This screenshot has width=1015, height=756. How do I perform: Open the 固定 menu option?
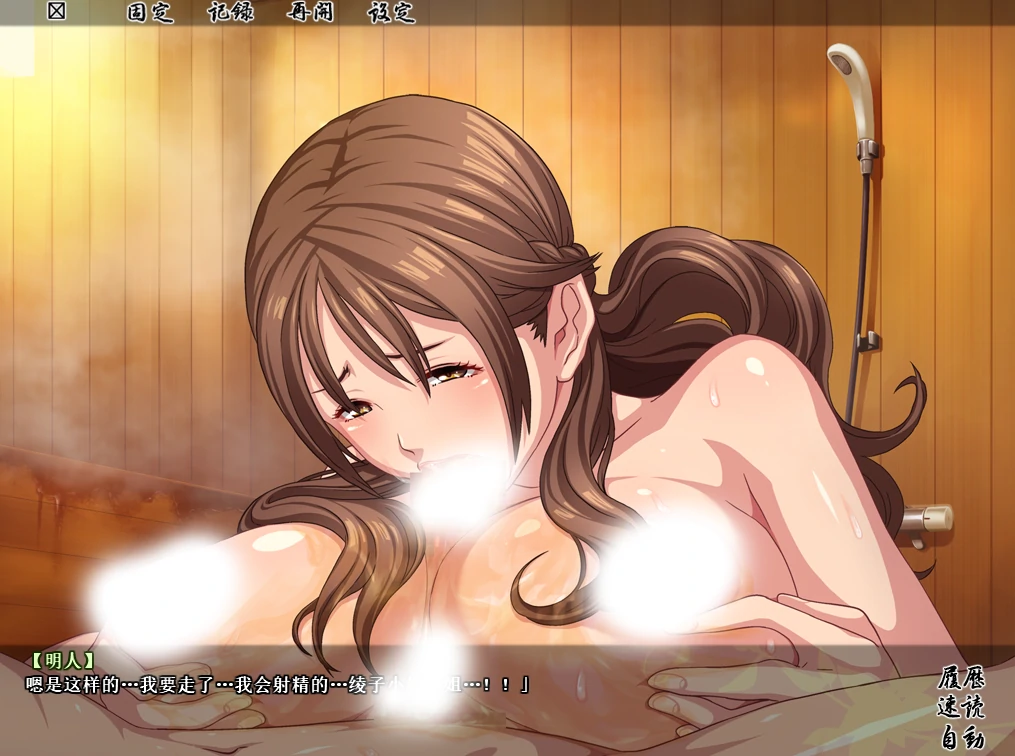[x=151, y=13]
